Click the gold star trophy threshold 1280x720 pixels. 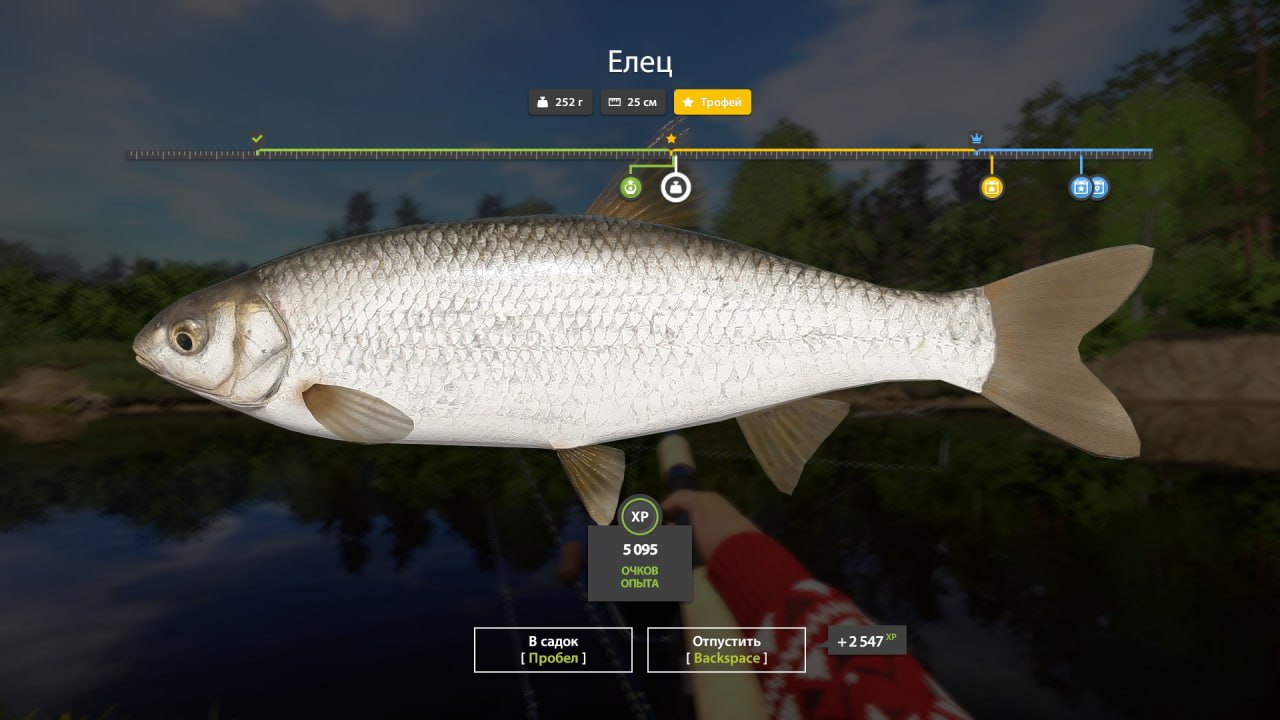point(671,138)
